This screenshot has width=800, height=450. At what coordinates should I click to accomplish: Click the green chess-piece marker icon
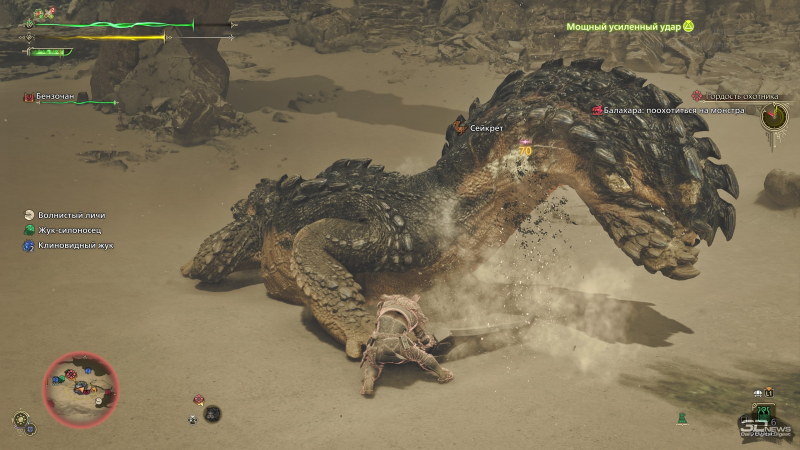pos(682,416)
